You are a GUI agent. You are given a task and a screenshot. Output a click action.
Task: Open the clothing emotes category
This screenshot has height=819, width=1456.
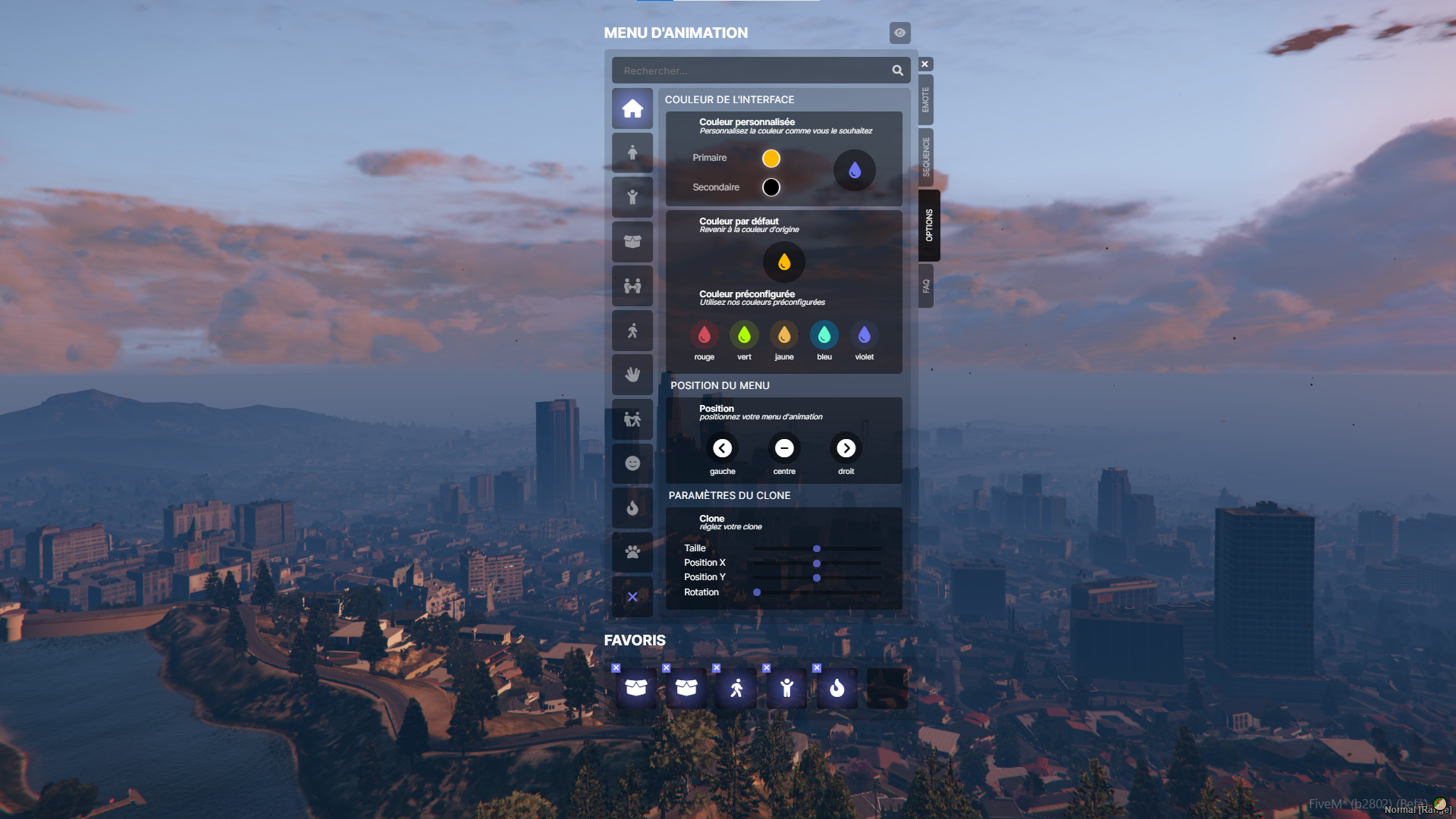[632, 242]
